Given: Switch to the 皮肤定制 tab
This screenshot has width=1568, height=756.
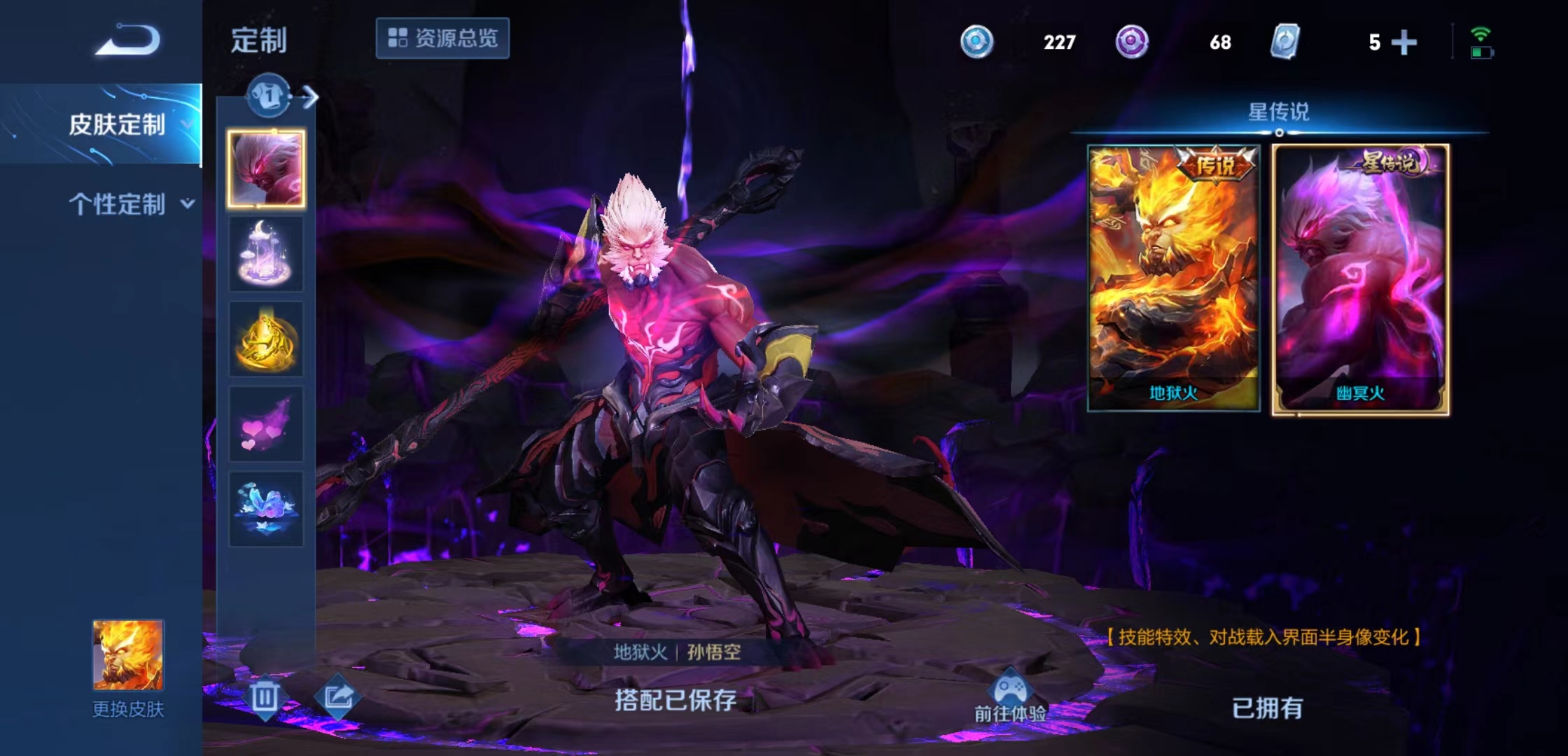Looking at the screenshot, I should click(x=117, y=125).
